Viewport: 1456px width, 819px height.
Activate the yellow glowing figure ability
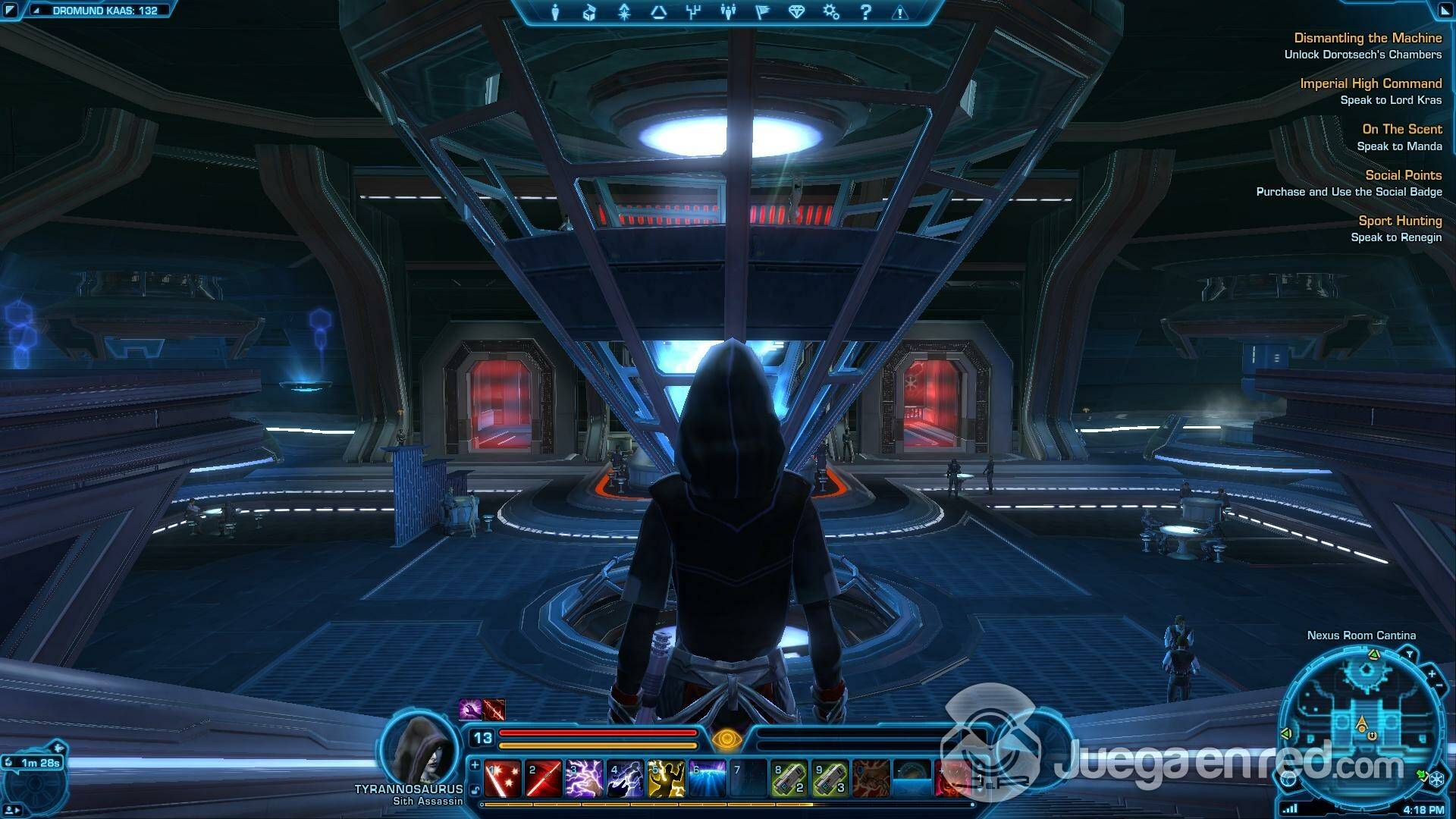[666, 779]
